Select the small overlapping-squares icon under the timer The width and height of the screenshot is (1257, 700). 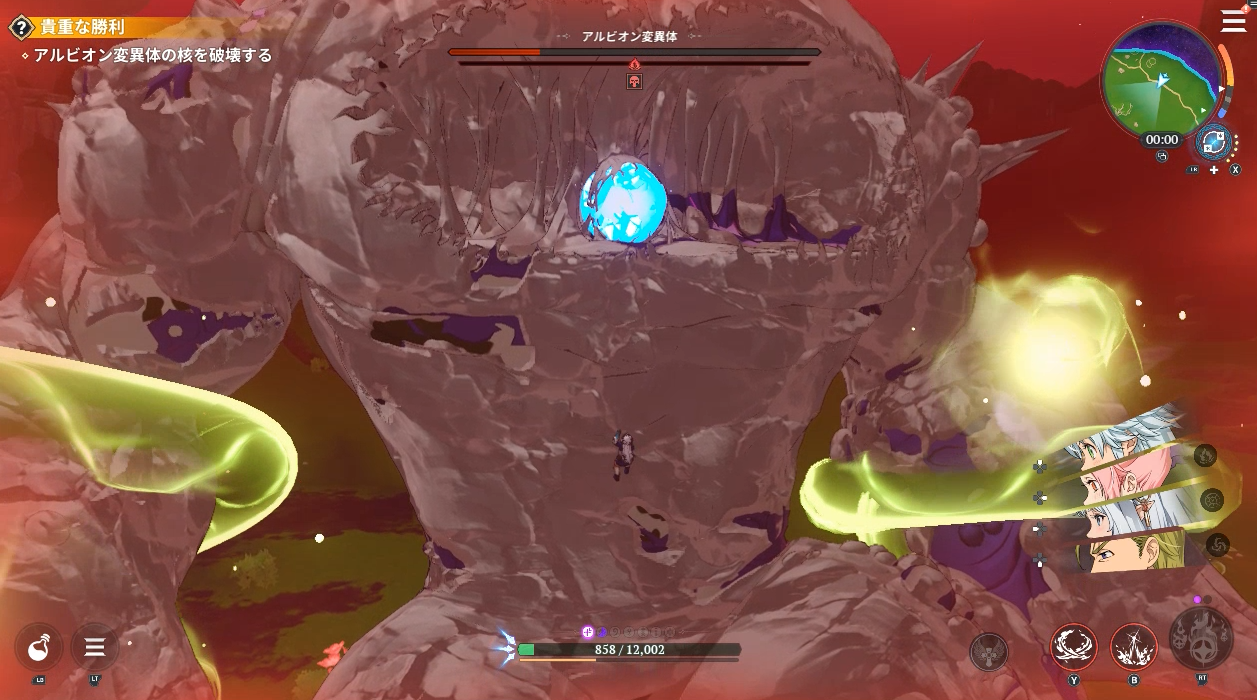(1162, 156)
